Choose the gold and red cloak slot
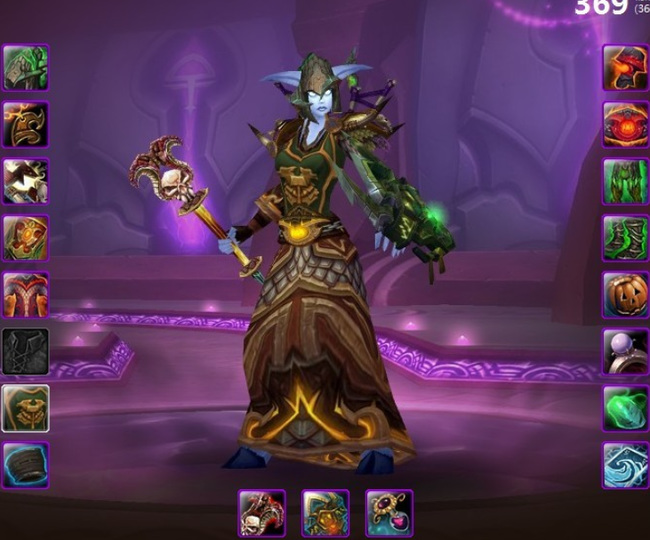 click(25, 238)
